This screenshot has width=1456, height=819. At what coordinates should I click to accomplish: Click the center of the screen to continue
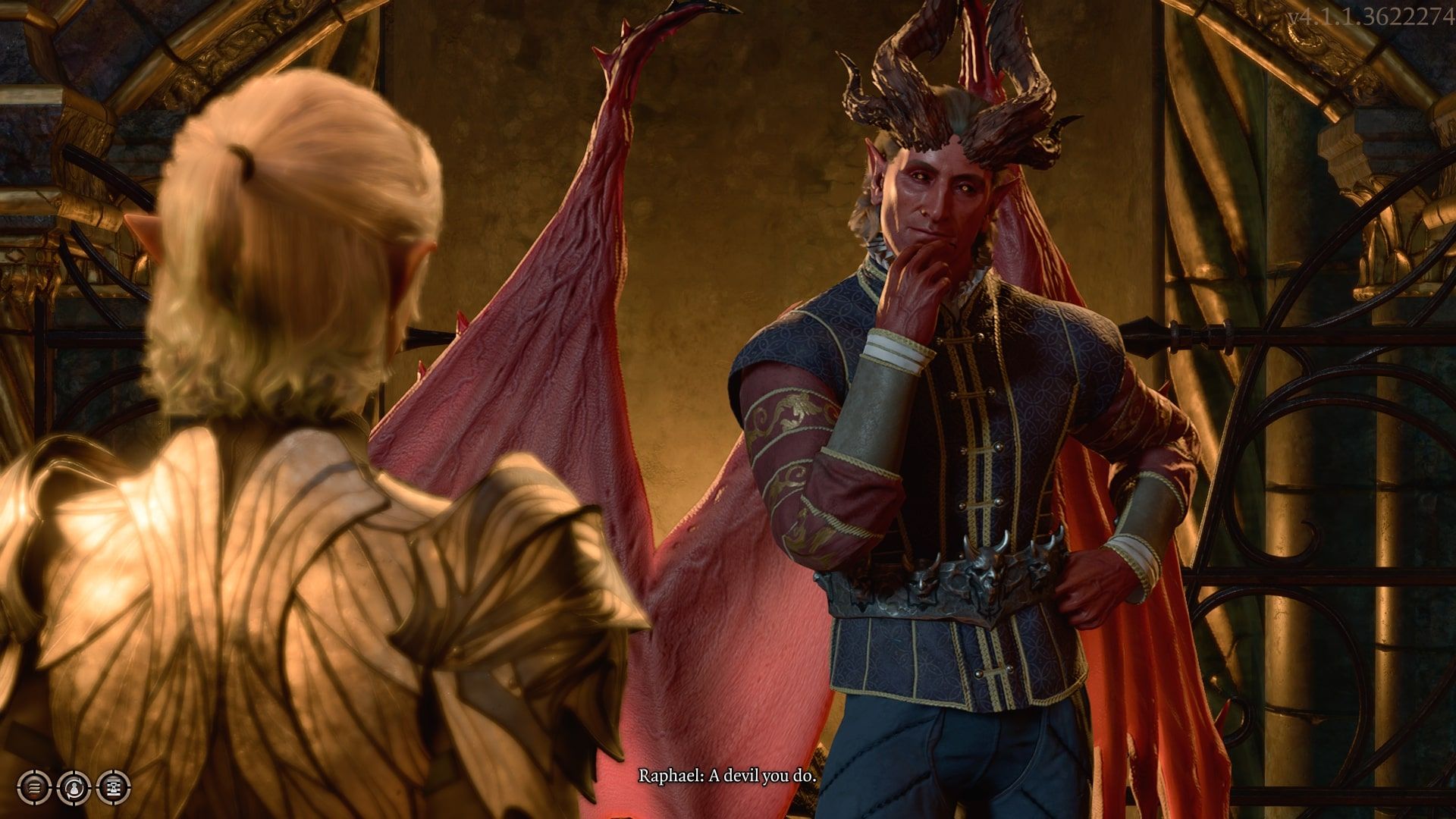(x=728, y=409)
